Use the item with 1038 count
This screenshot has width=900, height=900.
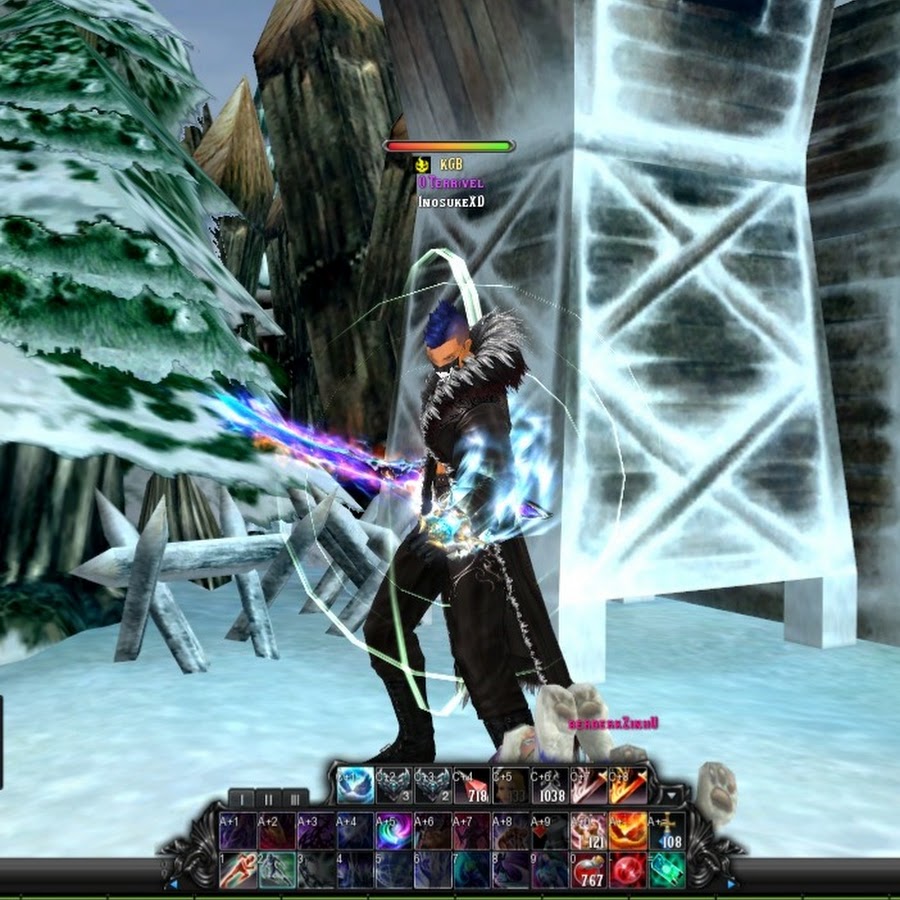(549, 786)
